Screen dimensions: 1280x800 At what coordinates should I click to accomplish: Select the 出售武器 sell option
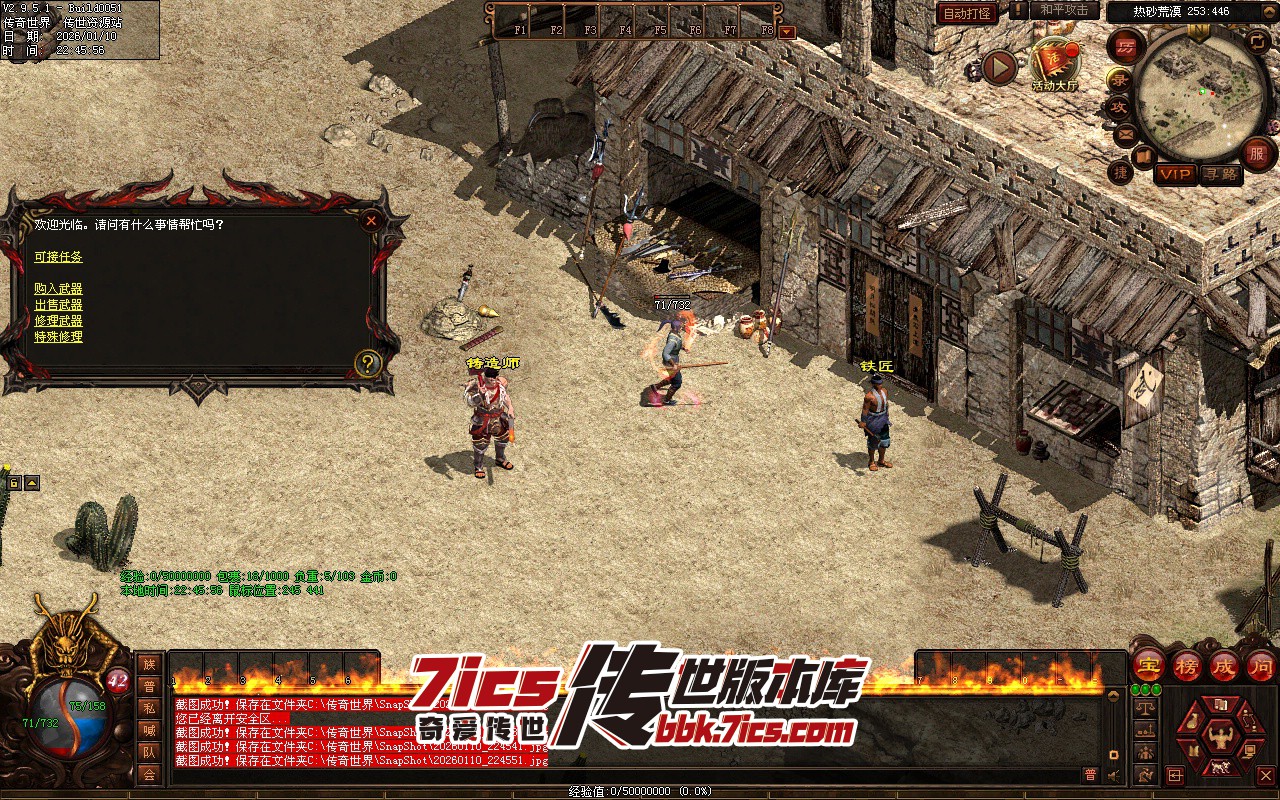click(x=58, y=305)
